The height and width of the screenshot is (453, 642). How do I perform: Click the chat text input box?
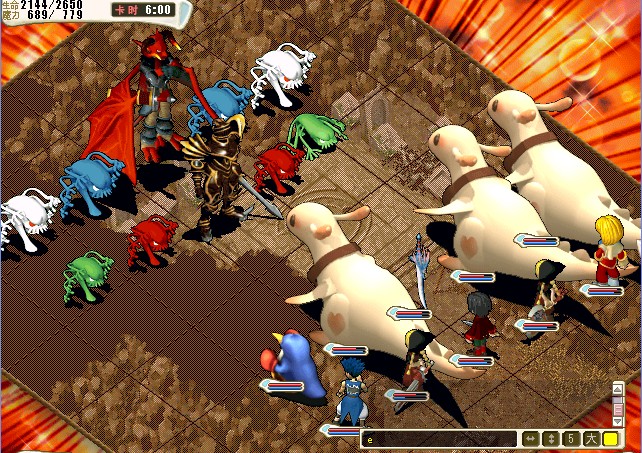click(440, 439)
